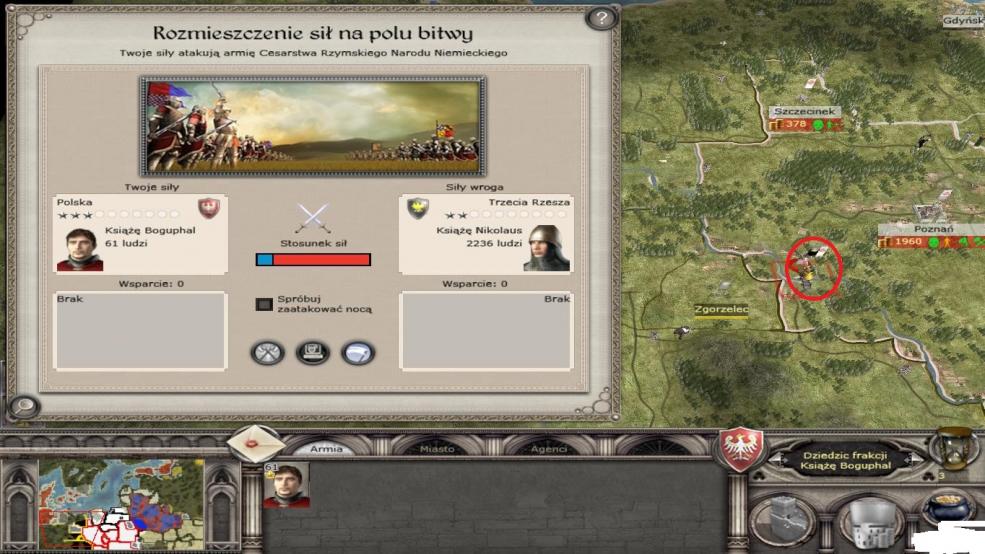The width and height of the screenshot is (985, 554).
Task: End the turn with the hourglass button
Action: click(953, 447)
